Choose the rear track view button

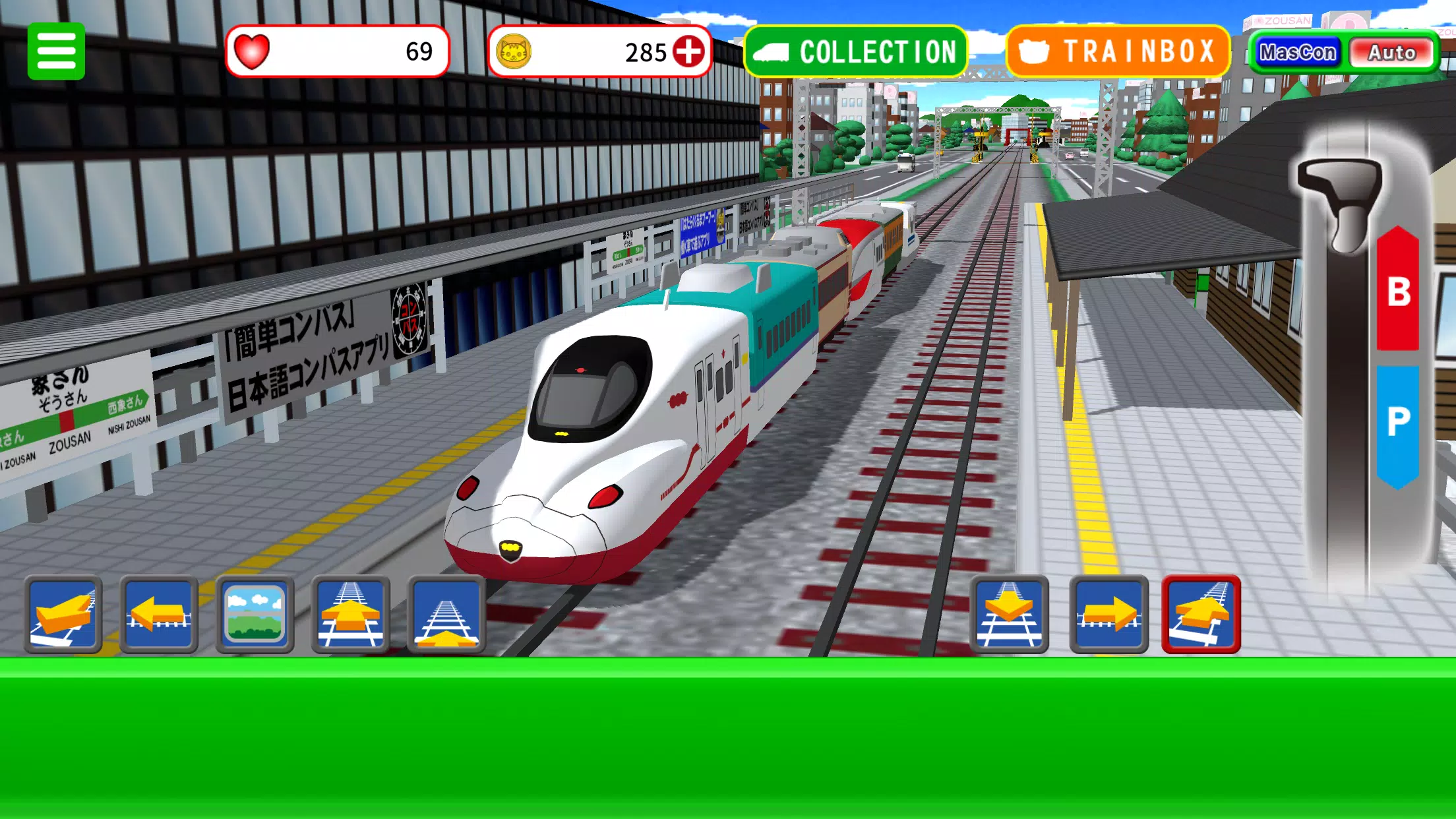(446, 615)
